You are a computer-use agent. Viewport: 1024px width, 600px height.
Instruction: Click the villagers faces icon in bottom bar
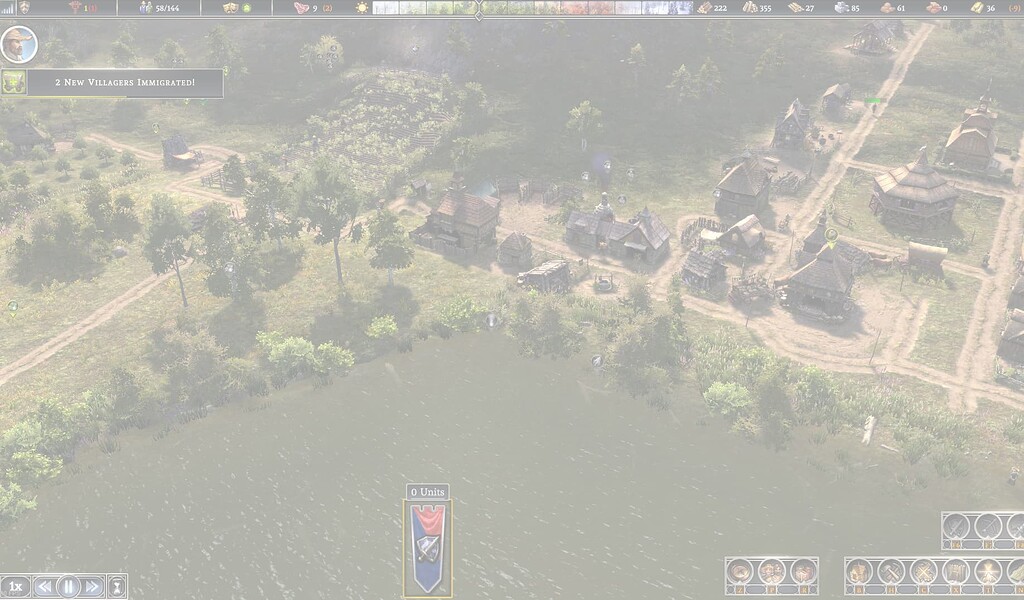point(771,572)
